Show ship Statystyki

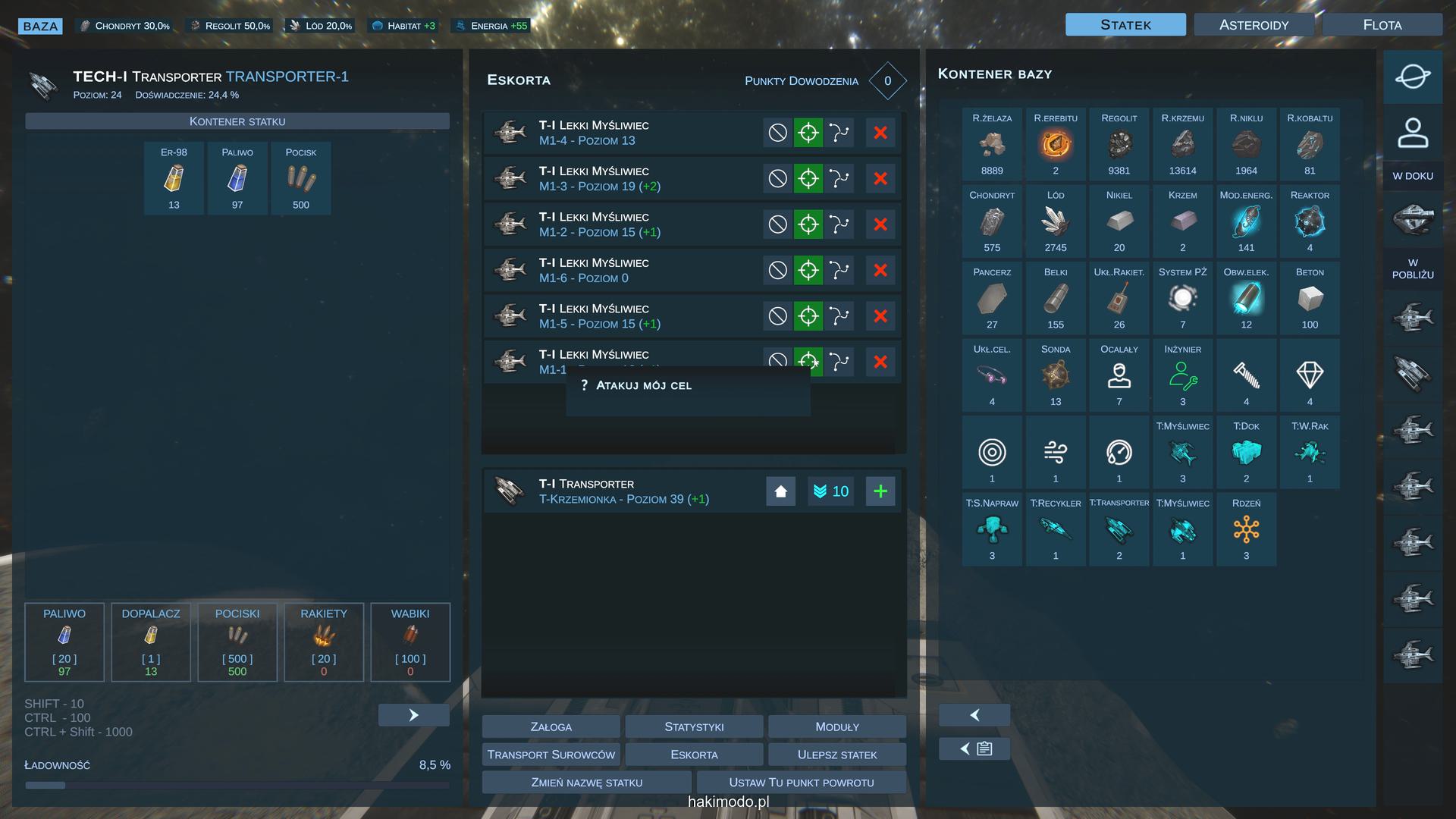point(694,726)
